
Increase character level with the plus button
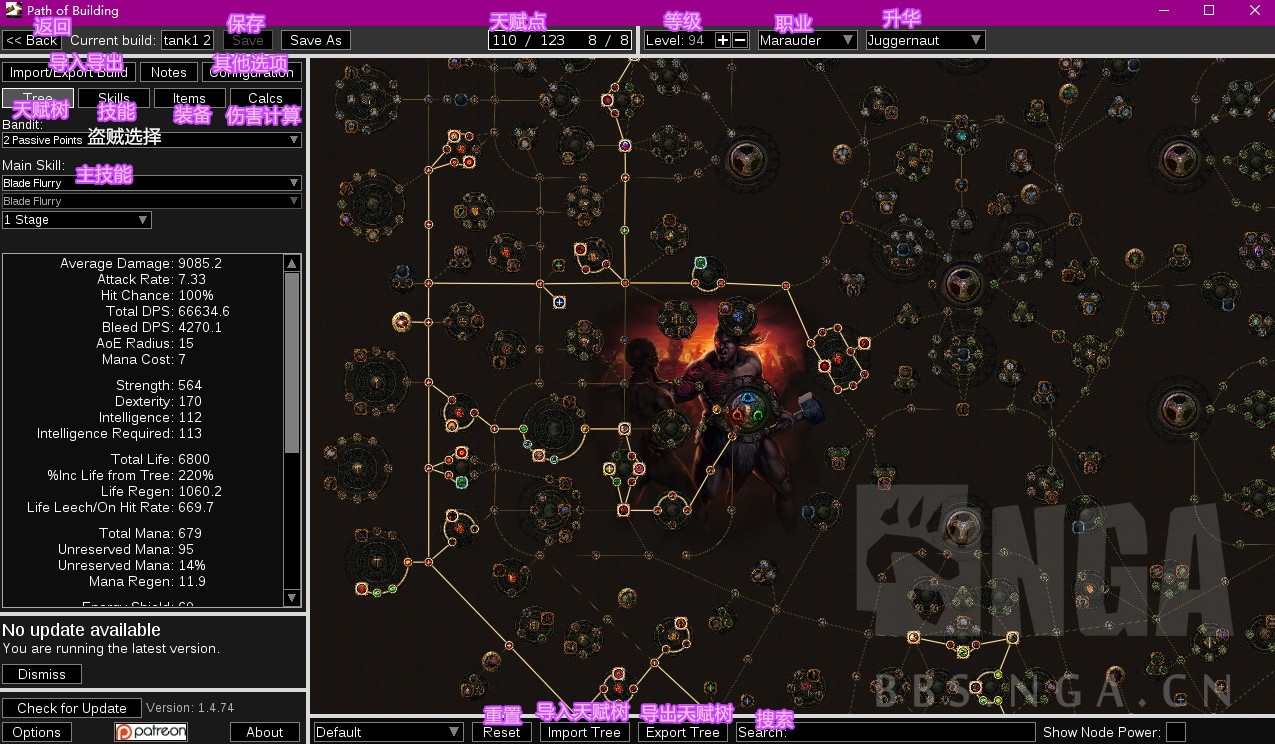click(x=723, y=40)
